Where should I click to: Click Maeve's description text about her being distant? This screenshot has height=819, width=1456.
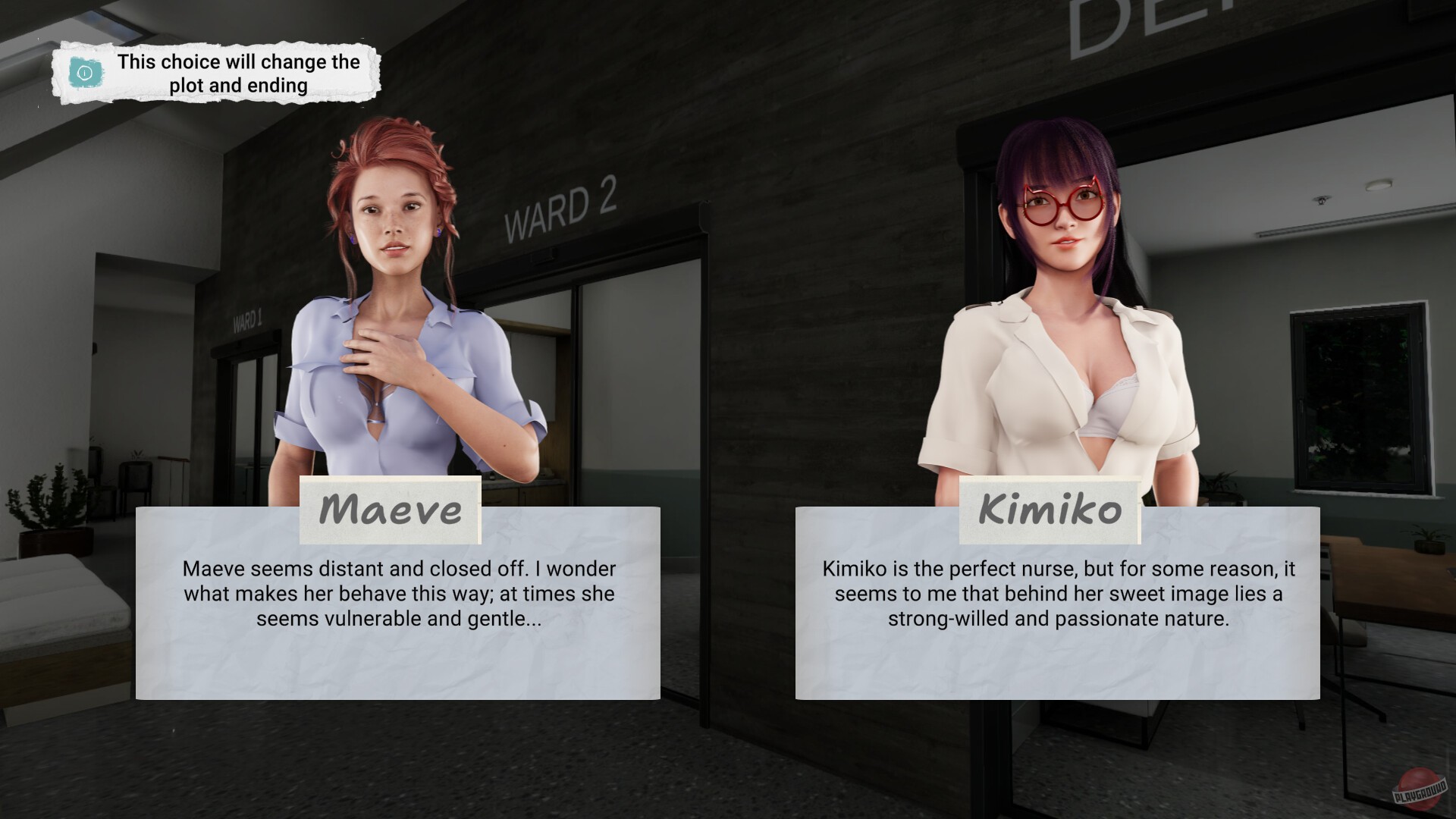398,594
